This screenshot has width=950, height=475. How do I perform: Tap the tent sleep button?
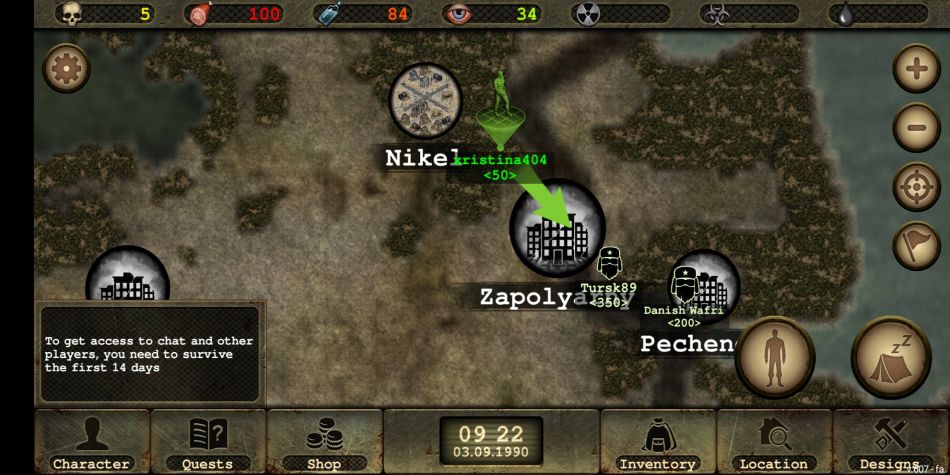[x=890, y=357]
